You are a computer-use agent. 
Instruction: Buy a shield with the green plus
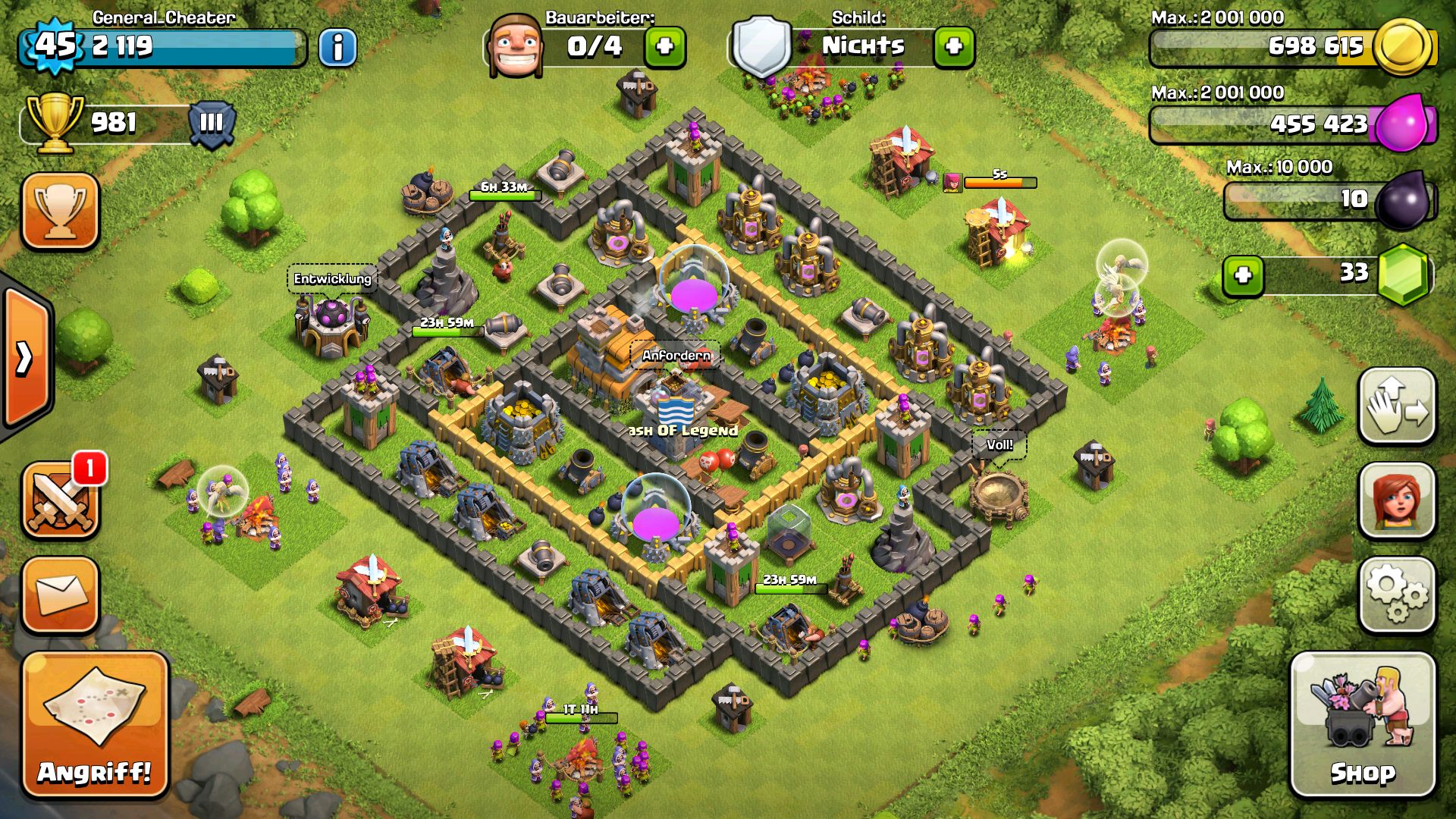tap(954, 47)
